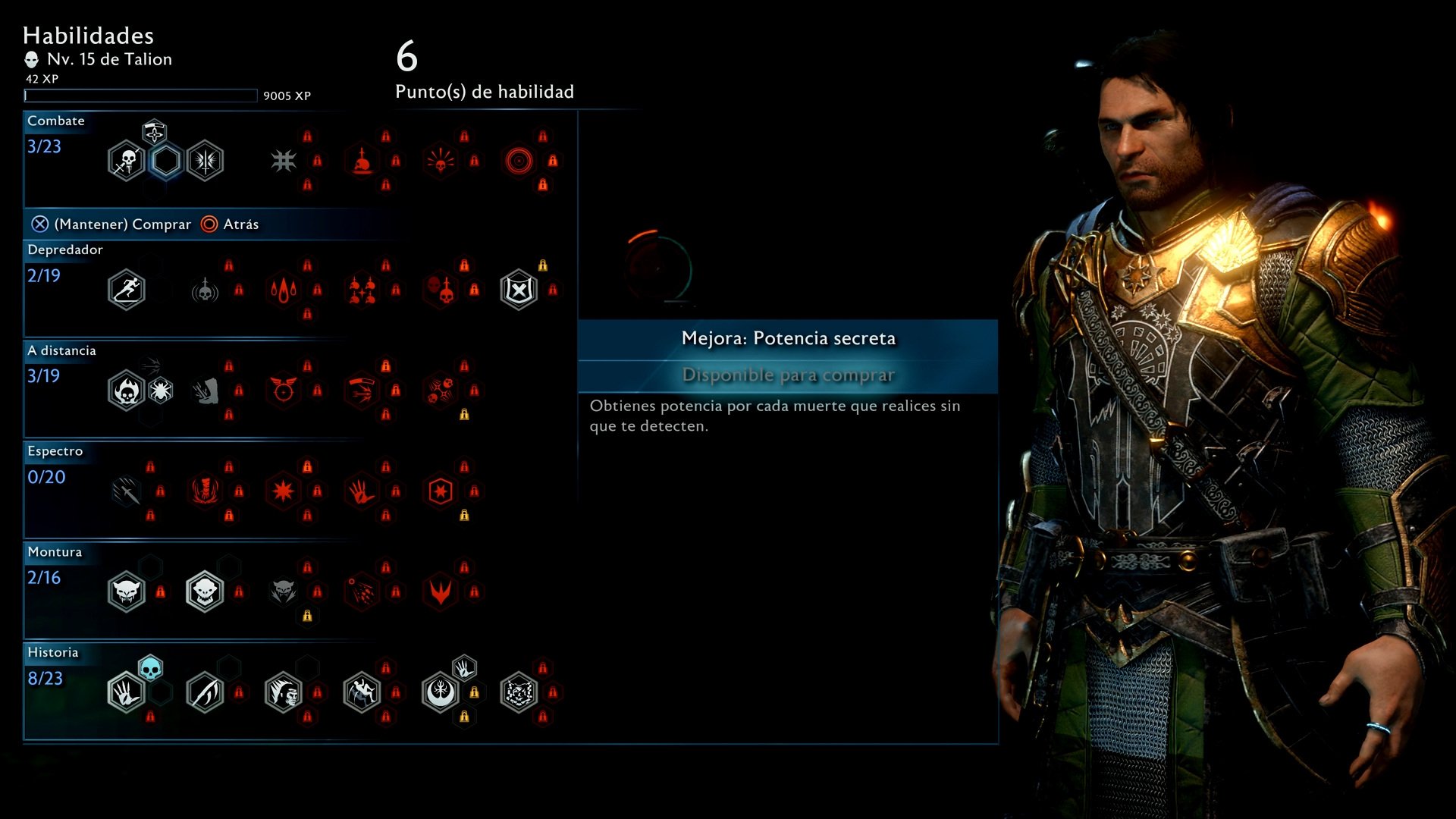
Task: Select the red winged crosshair skill
Action: 284,391
